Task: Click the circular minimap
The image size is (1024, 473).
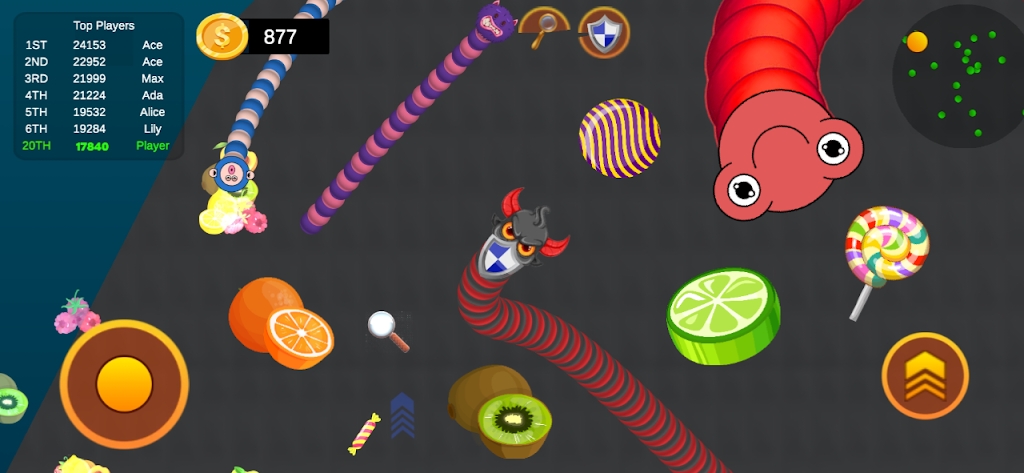Action: click(956, 76)
